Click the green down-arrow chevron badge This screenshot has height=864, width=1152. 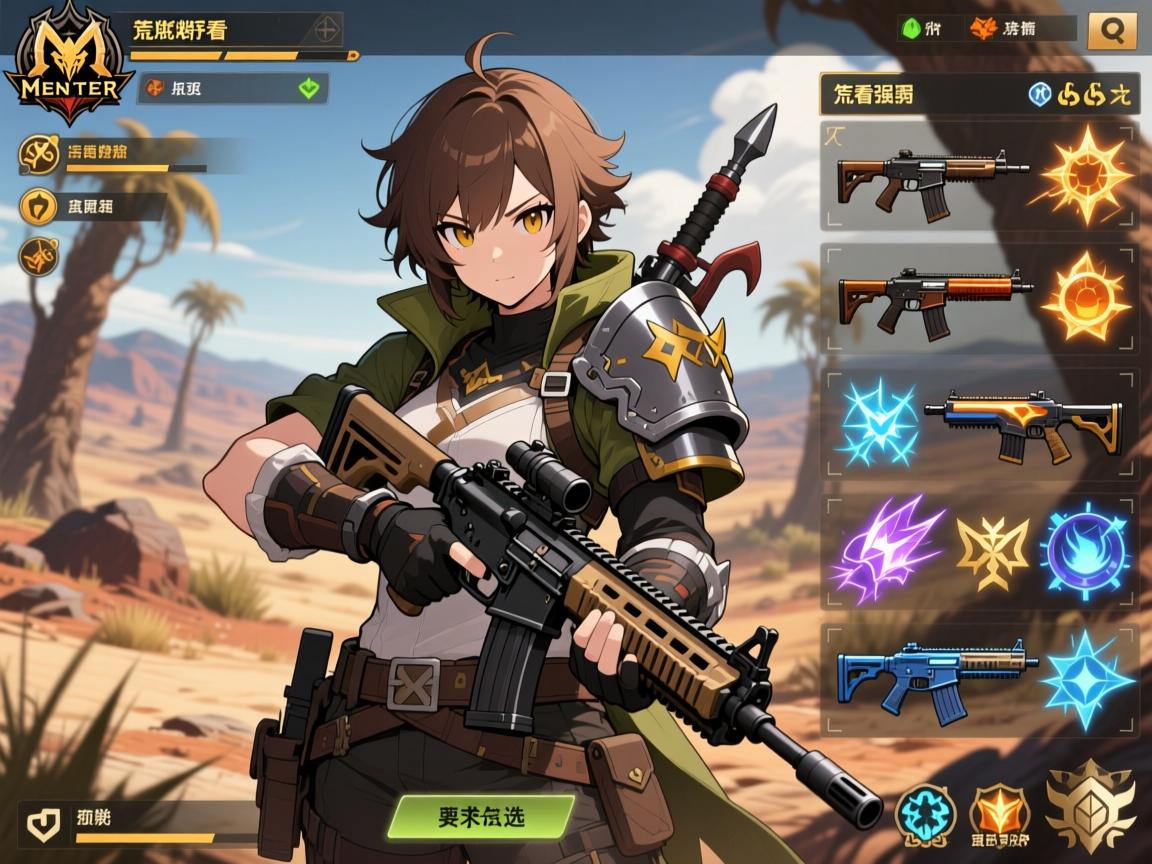(x=310, y=88)
